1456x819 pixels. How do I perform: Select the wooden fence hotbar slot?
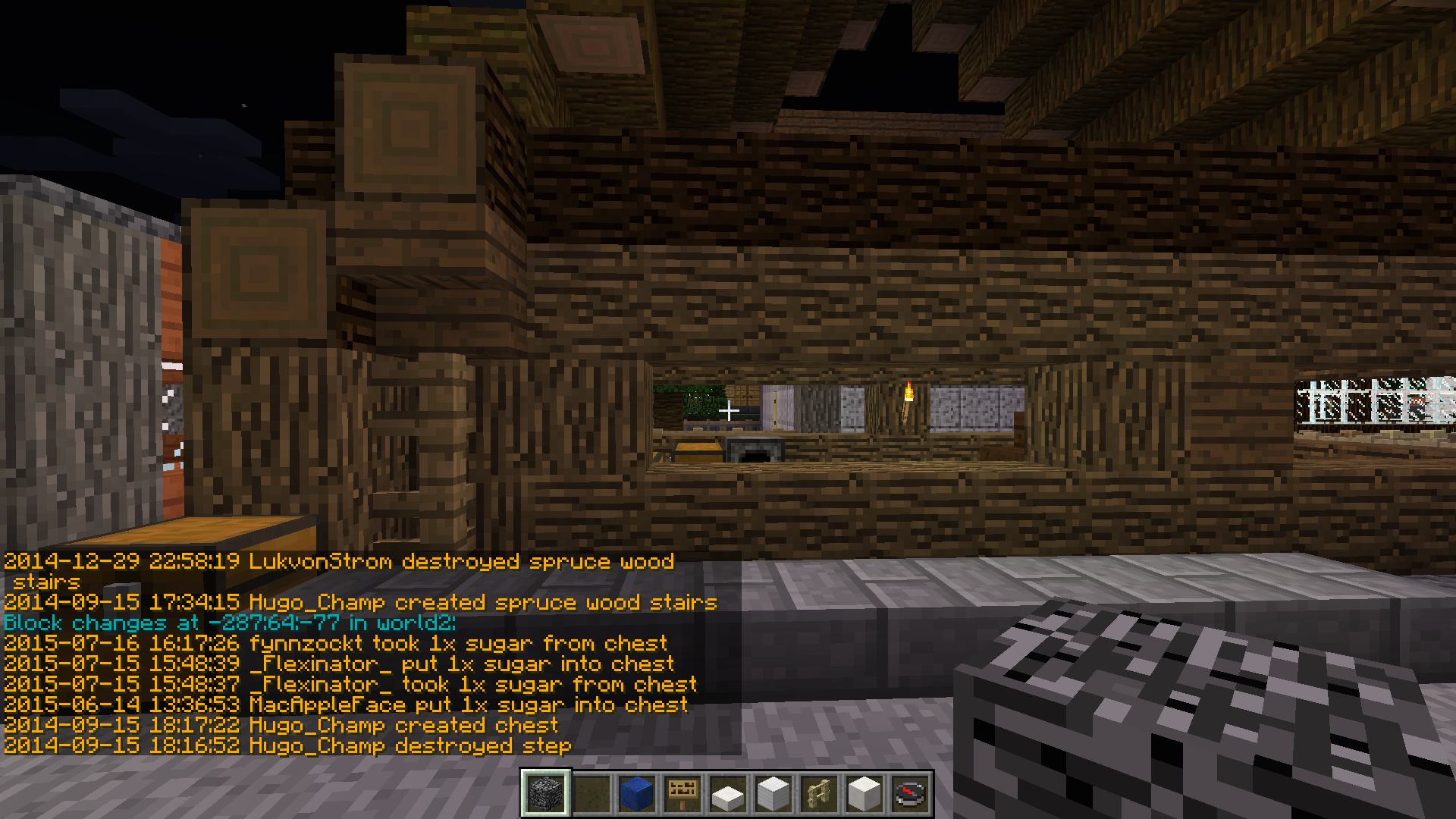click(819, 794)
